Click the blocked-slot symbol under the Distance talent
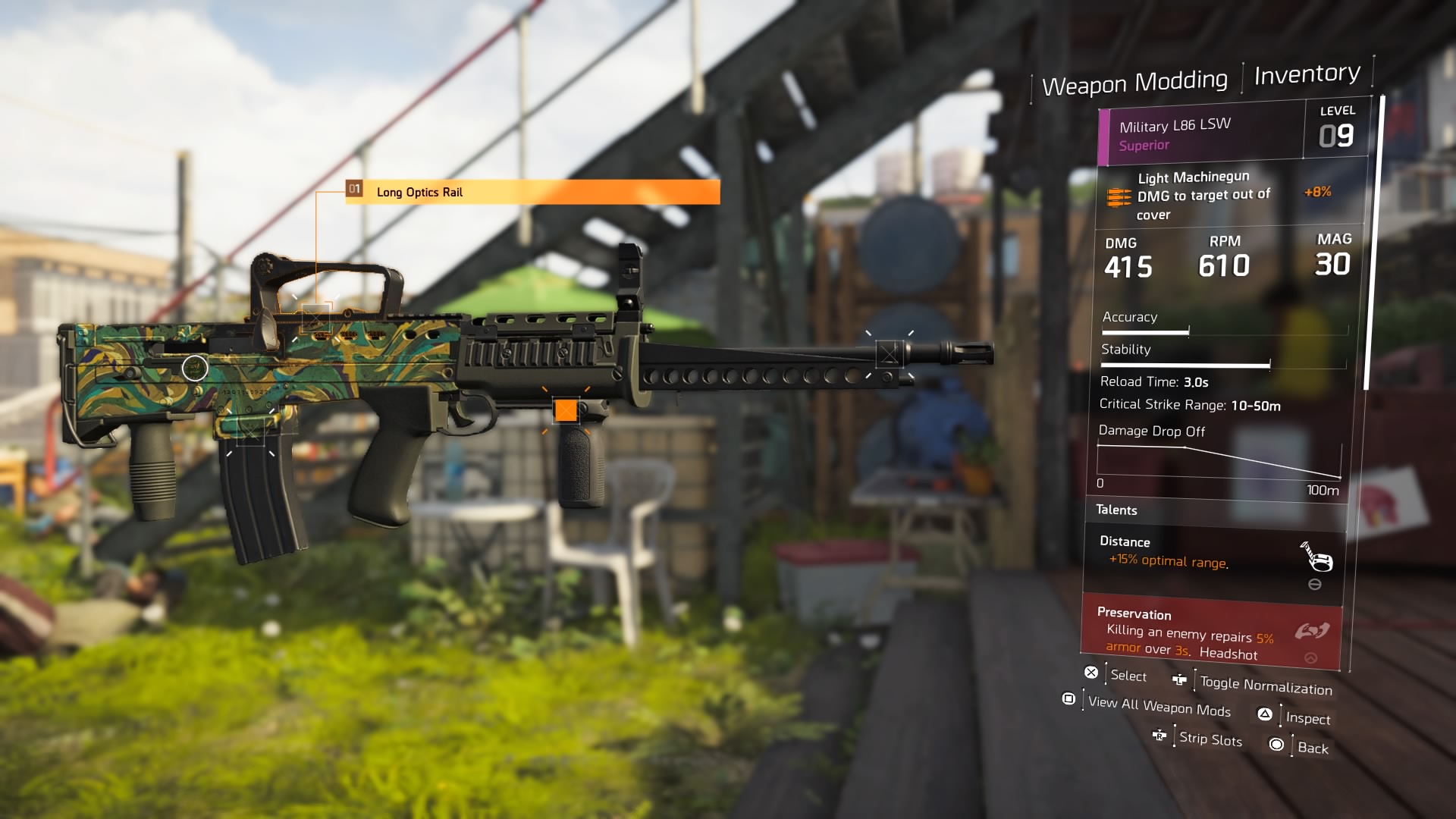Image resolution: width=1456 pixels, height=819 pixels. (x=1316, y=583)
